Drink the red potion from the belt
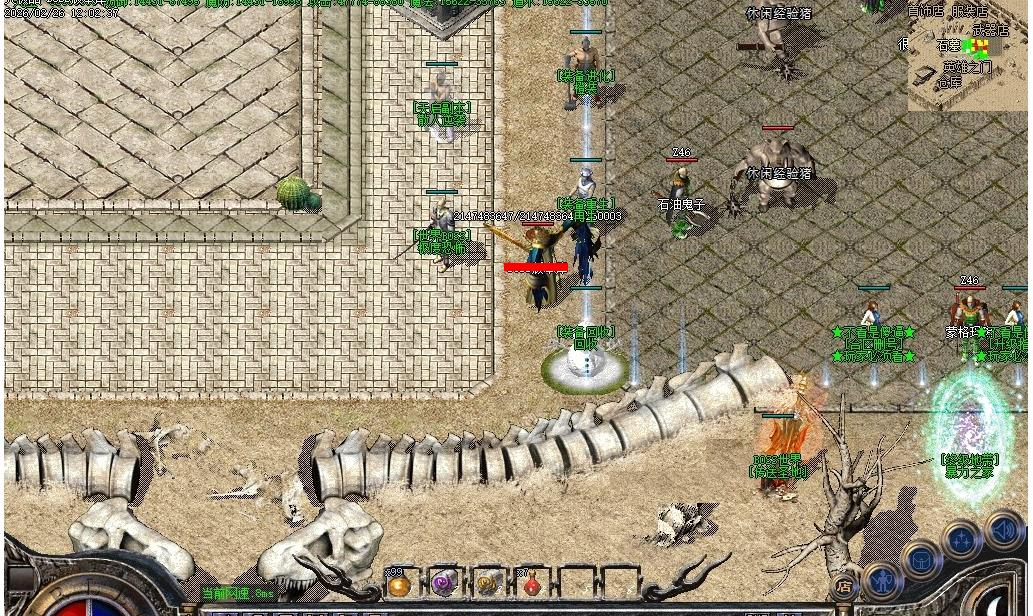The width and height of the screenshot is (1033, 616). click(x=532, y=585)
